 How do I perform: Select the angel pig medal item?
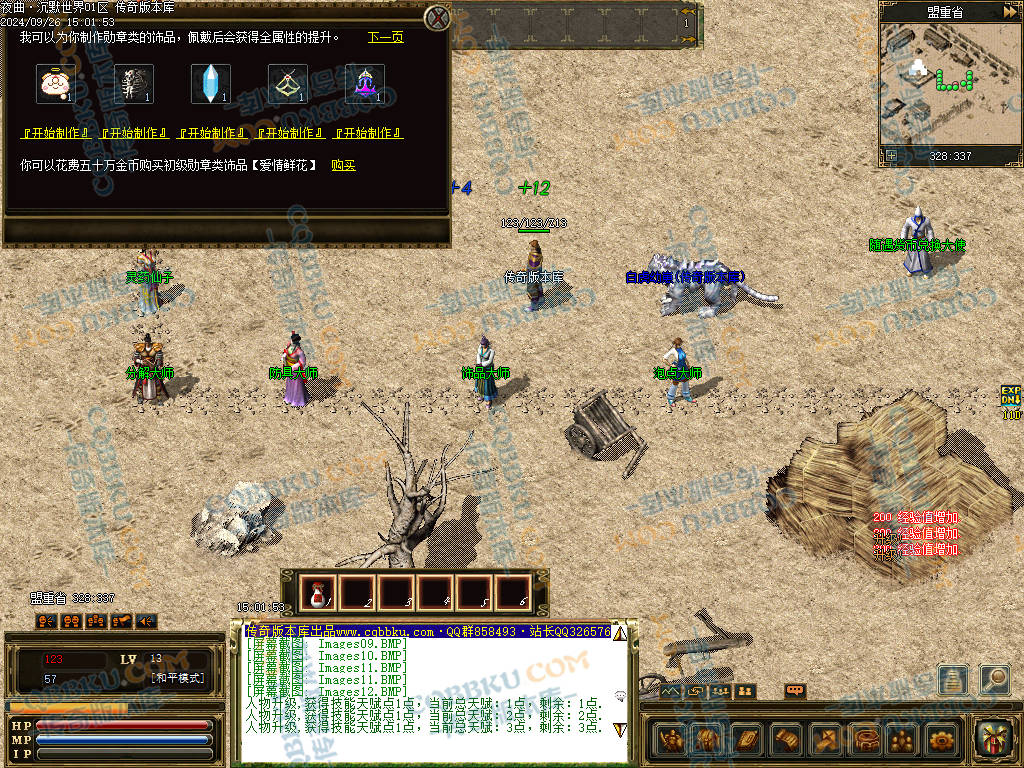point(55,84)
